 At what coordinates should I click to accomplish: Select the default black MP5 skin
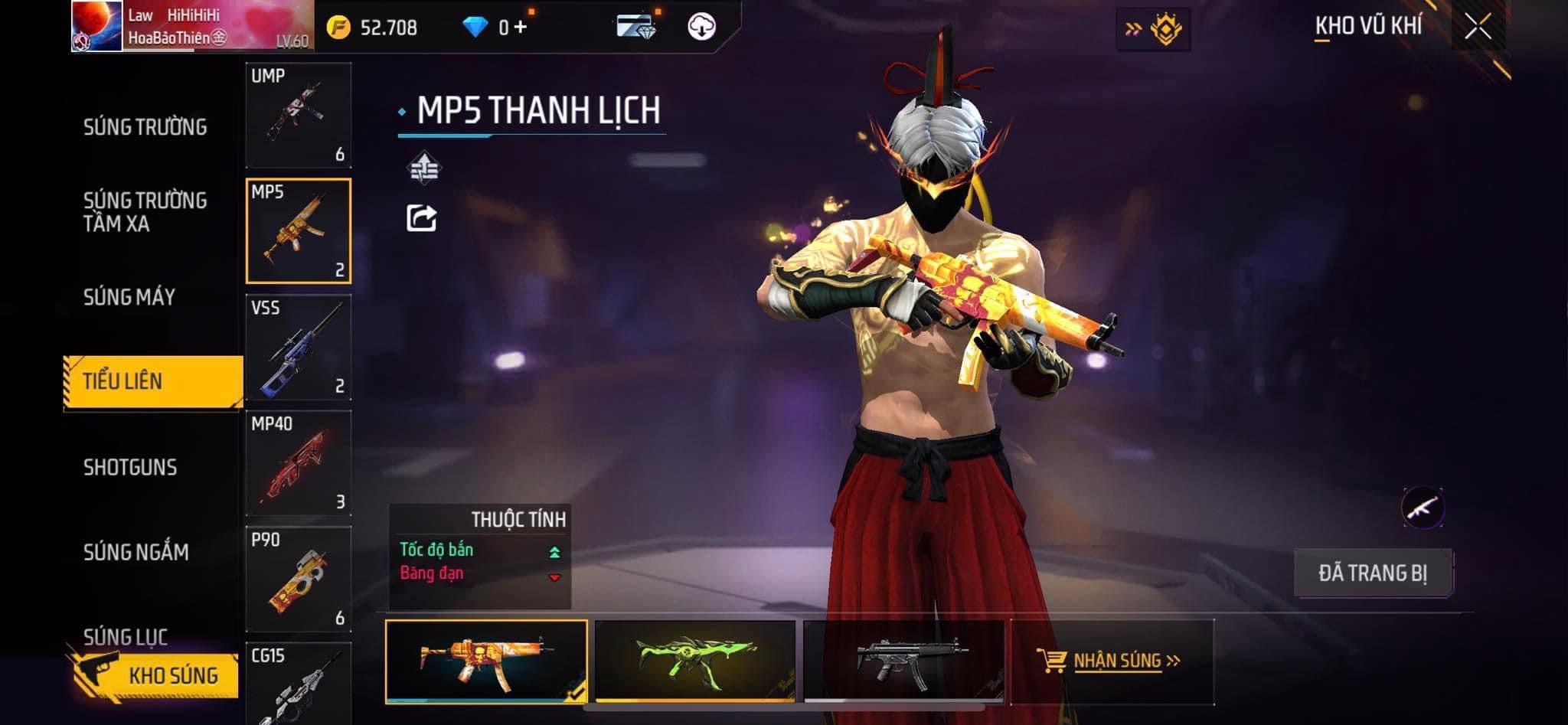[903, 660]
